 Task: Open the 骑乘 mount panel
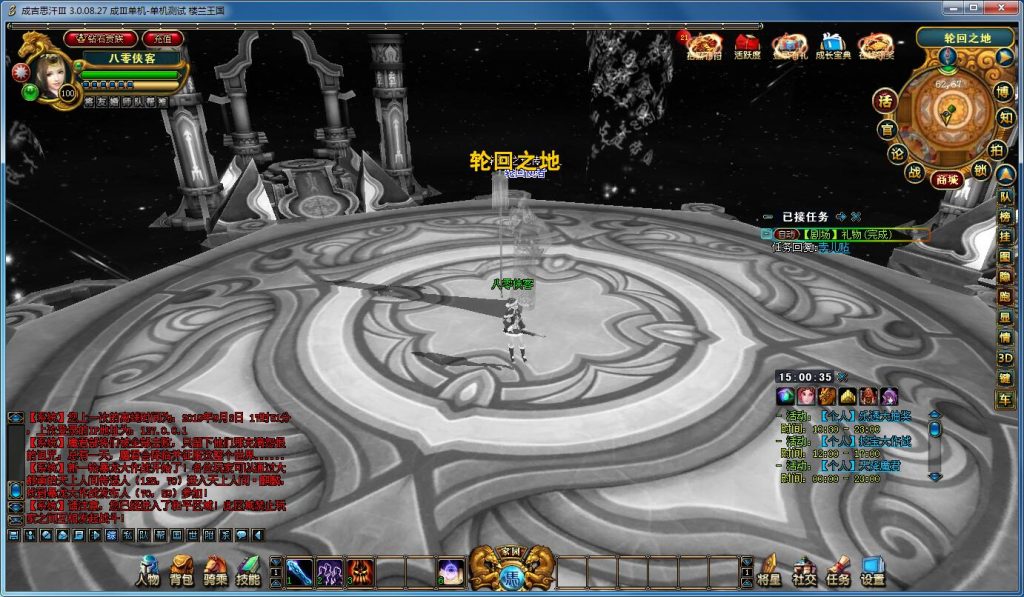click(x=215, y=570)
